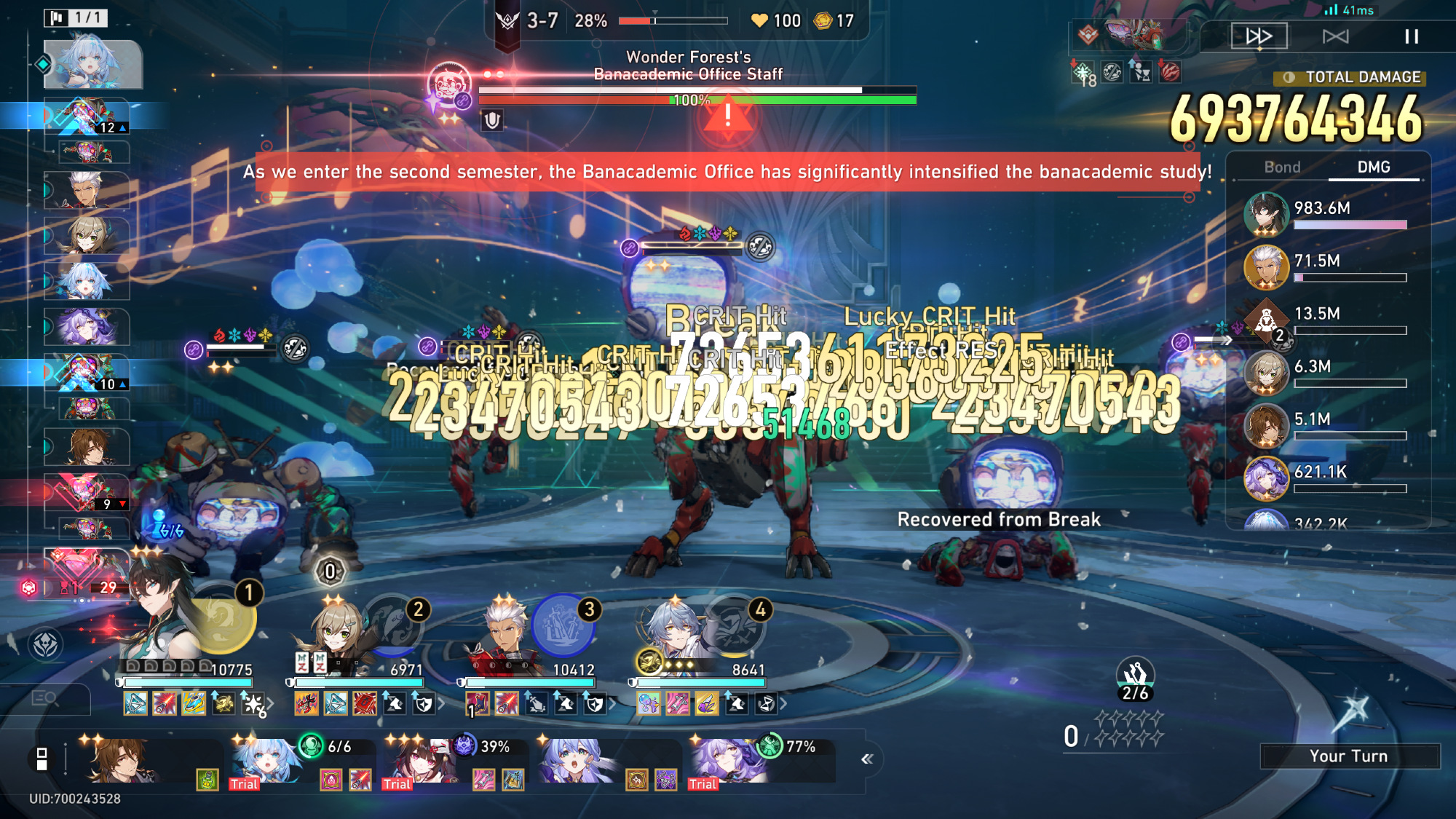Choose the Trial bench character showing 77%

tap(724, 761)
